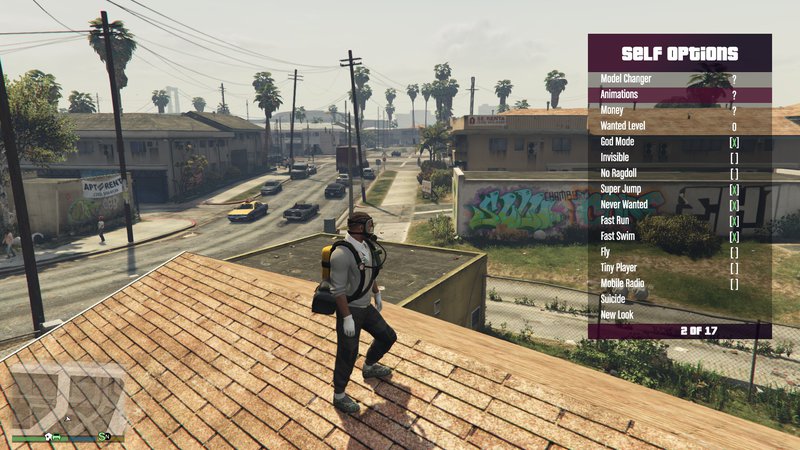Toggle the Never Wanted option

[x=734, y=205]
